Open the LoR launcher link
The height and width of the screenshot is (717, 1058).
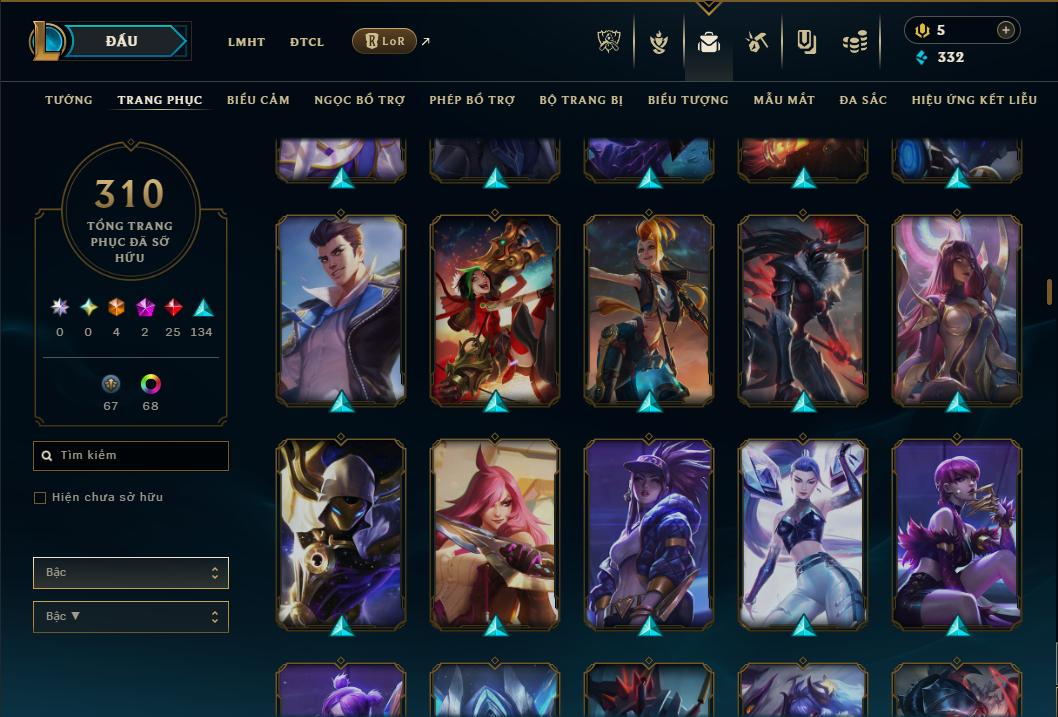click(385, 41)
